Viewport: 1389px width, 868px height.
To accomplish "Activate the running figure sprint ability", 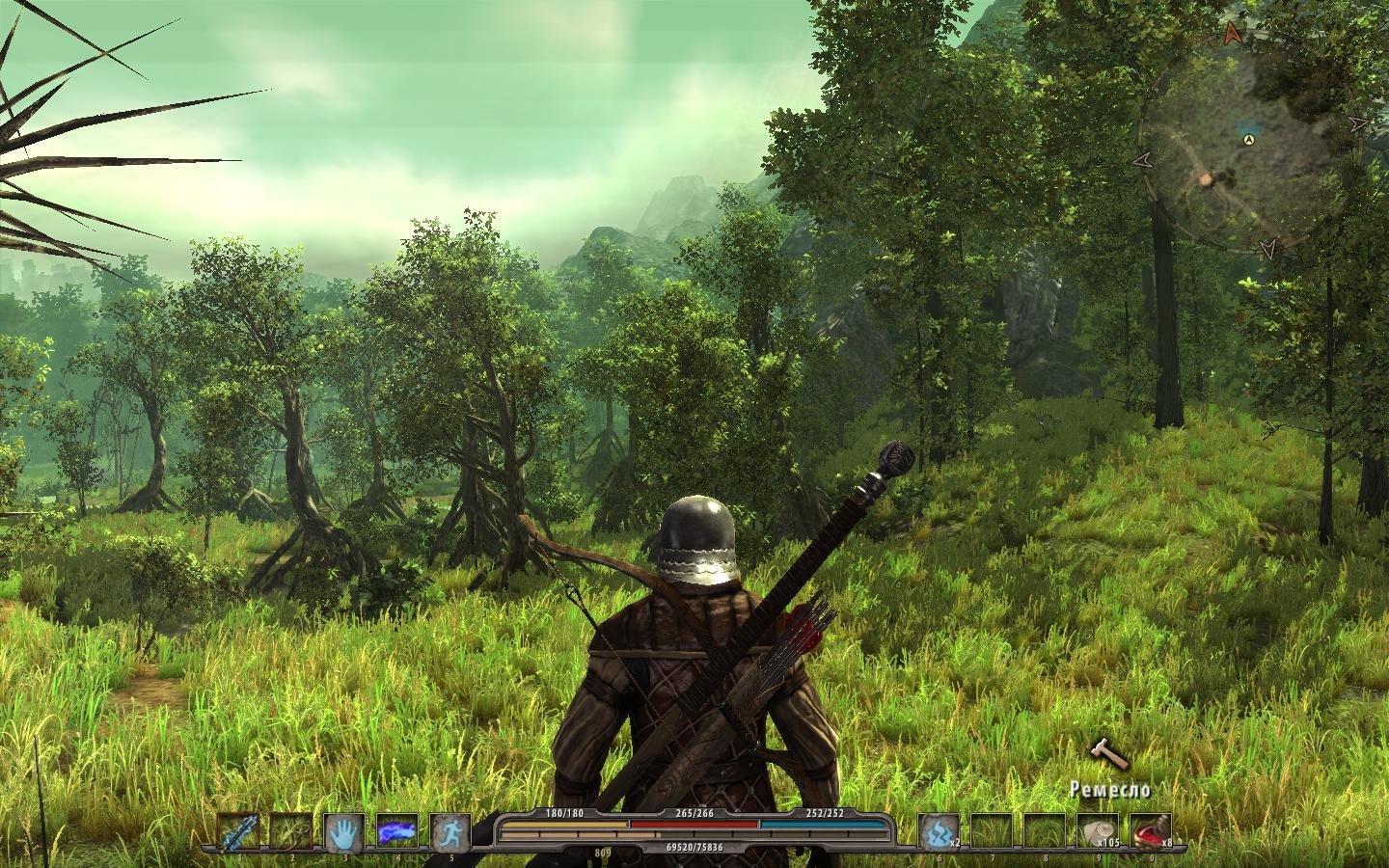I will pyautogui.click(x=449, y=831).
